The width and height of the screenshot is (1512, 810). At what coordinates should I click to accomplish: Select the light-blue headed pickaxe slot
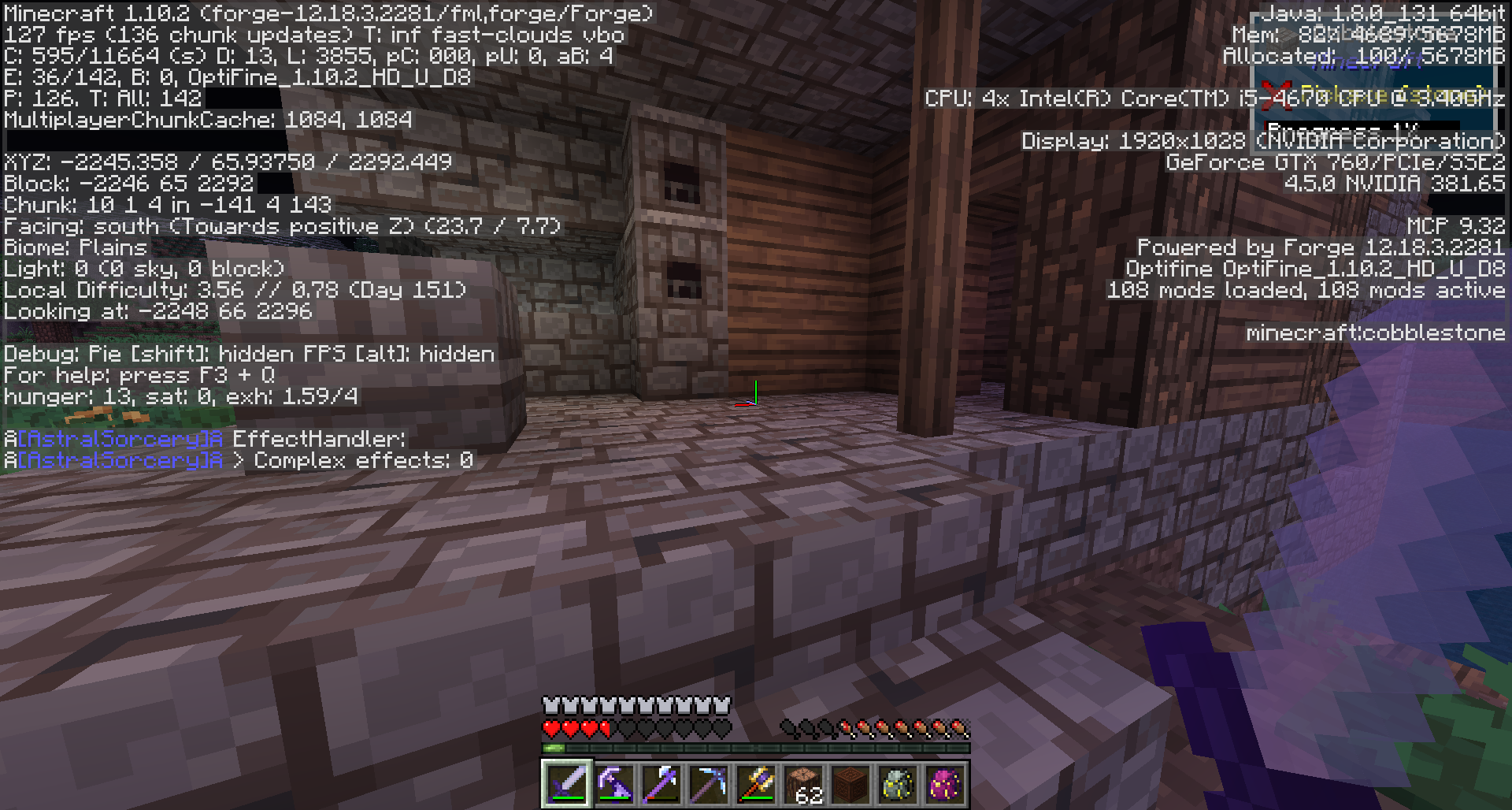(x=709, y=784)
